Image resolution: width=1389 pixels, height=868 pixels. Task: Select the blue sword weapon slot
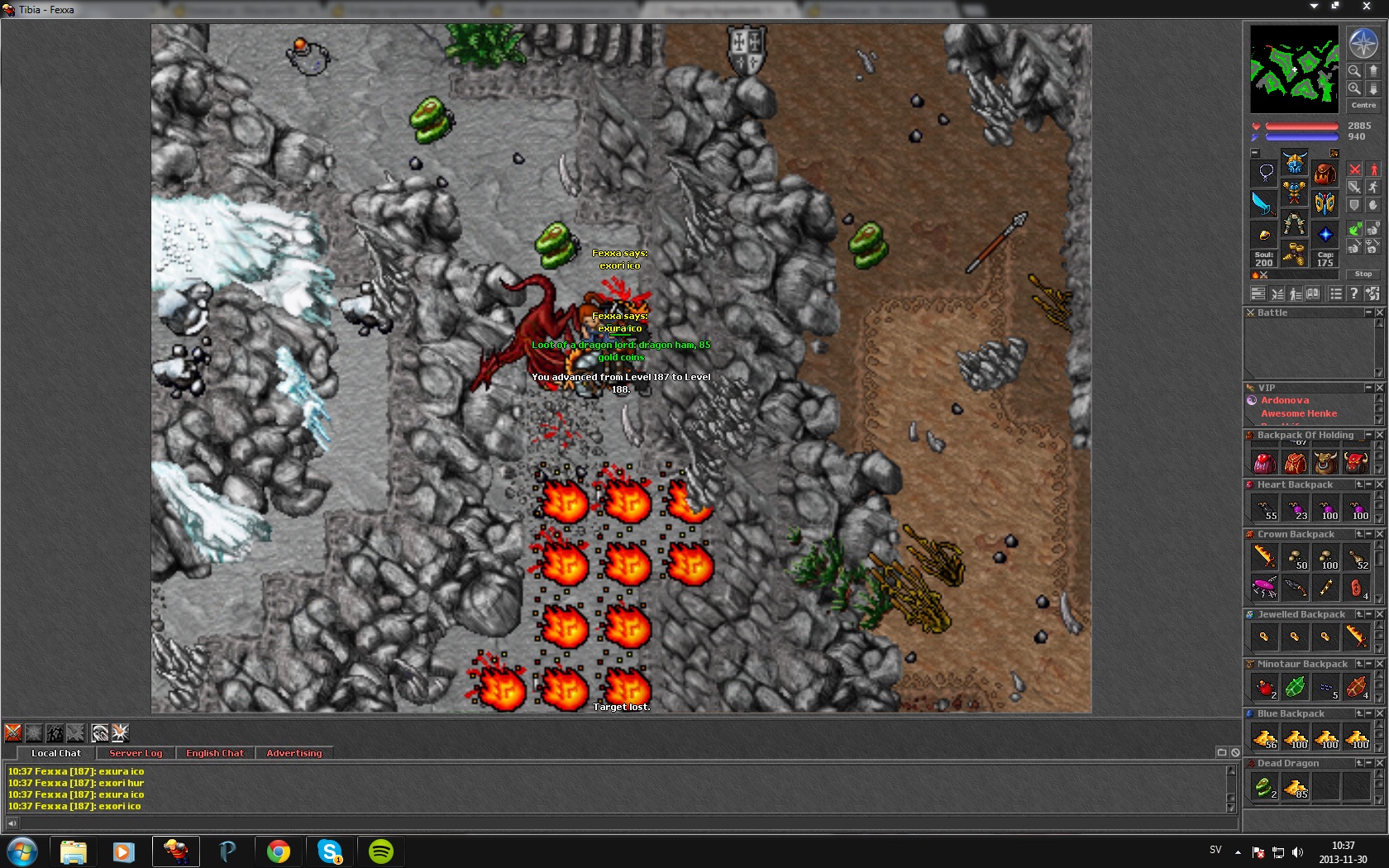[1264, 203]
